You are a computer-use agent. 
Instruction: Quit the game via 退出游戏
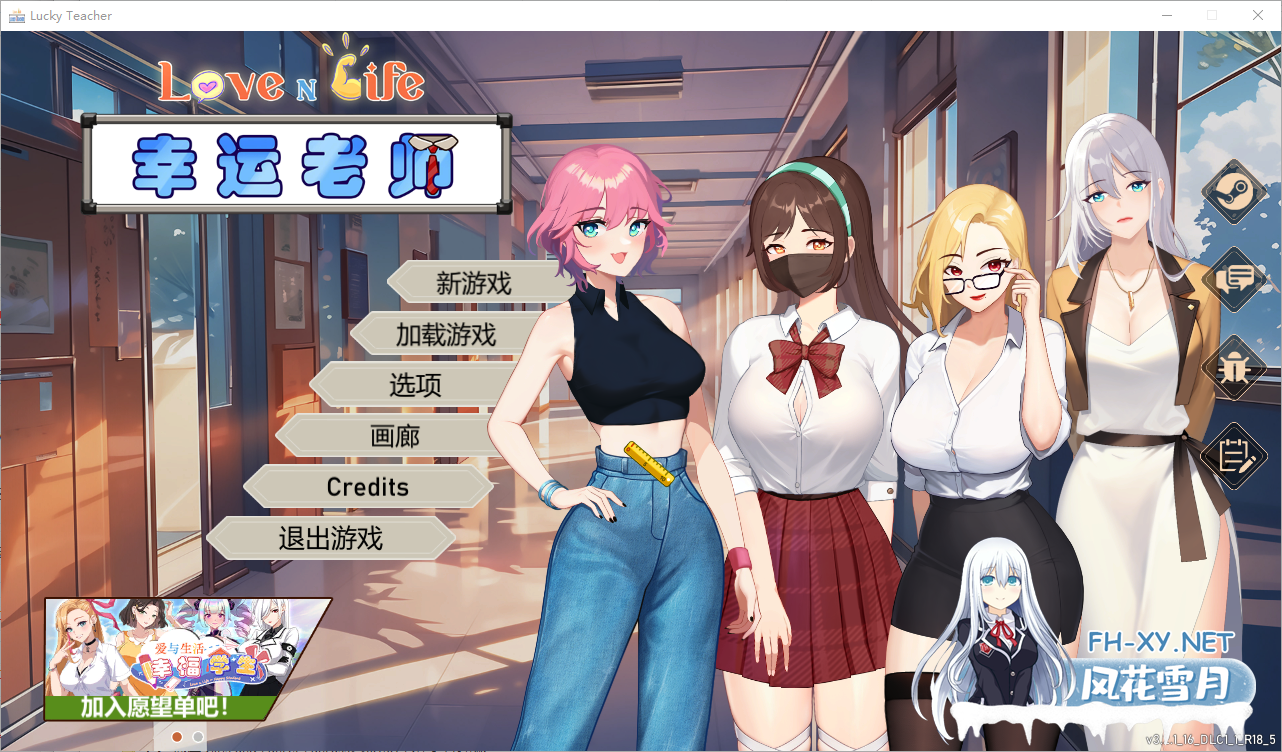pyautogui.click(x=330, y=538)
